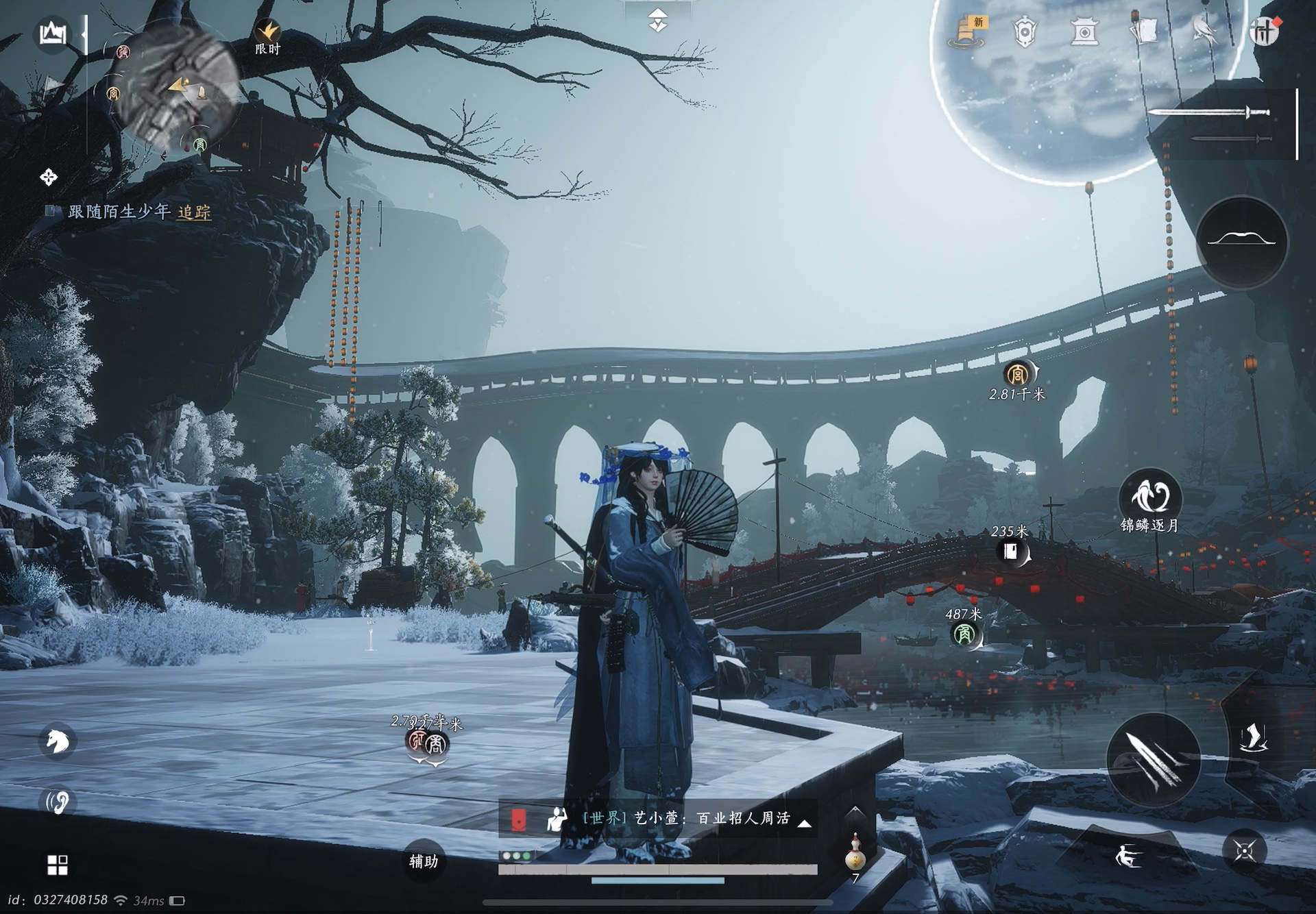Click the 追踪 quest tracking link
Viewport: 1316px width, 914px height.
click(x=194, y=212)
